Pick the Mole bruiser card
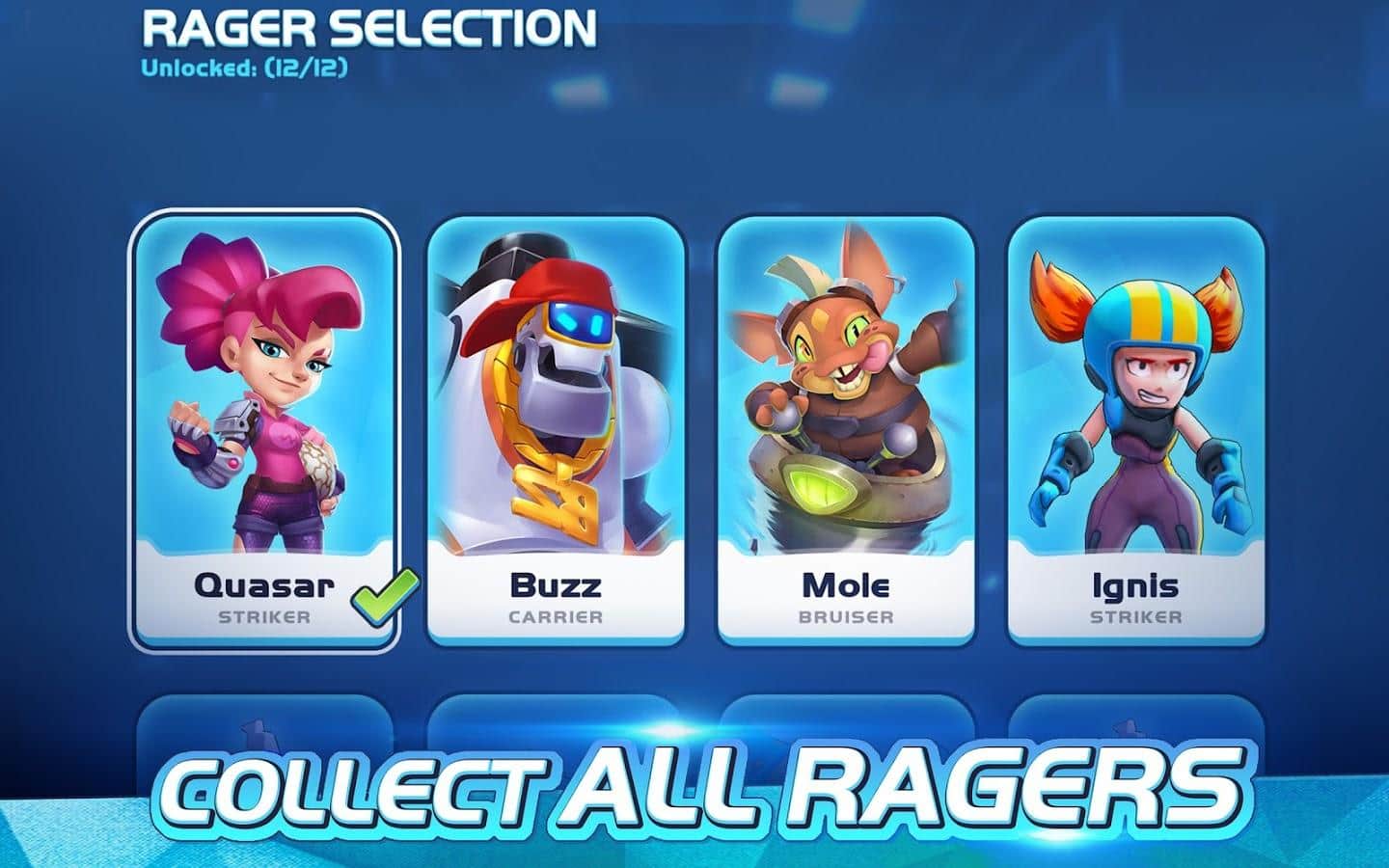Screen dimensions: 1389x868 pyautogui.click(x=846, y=430)
